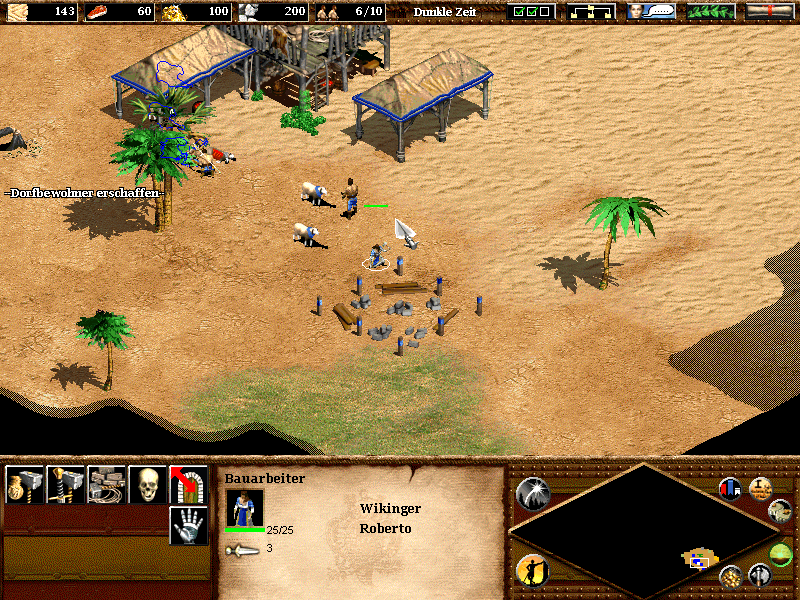
Task: Switch minimap to combat mode with axe icon
Action: coord(760,576)
